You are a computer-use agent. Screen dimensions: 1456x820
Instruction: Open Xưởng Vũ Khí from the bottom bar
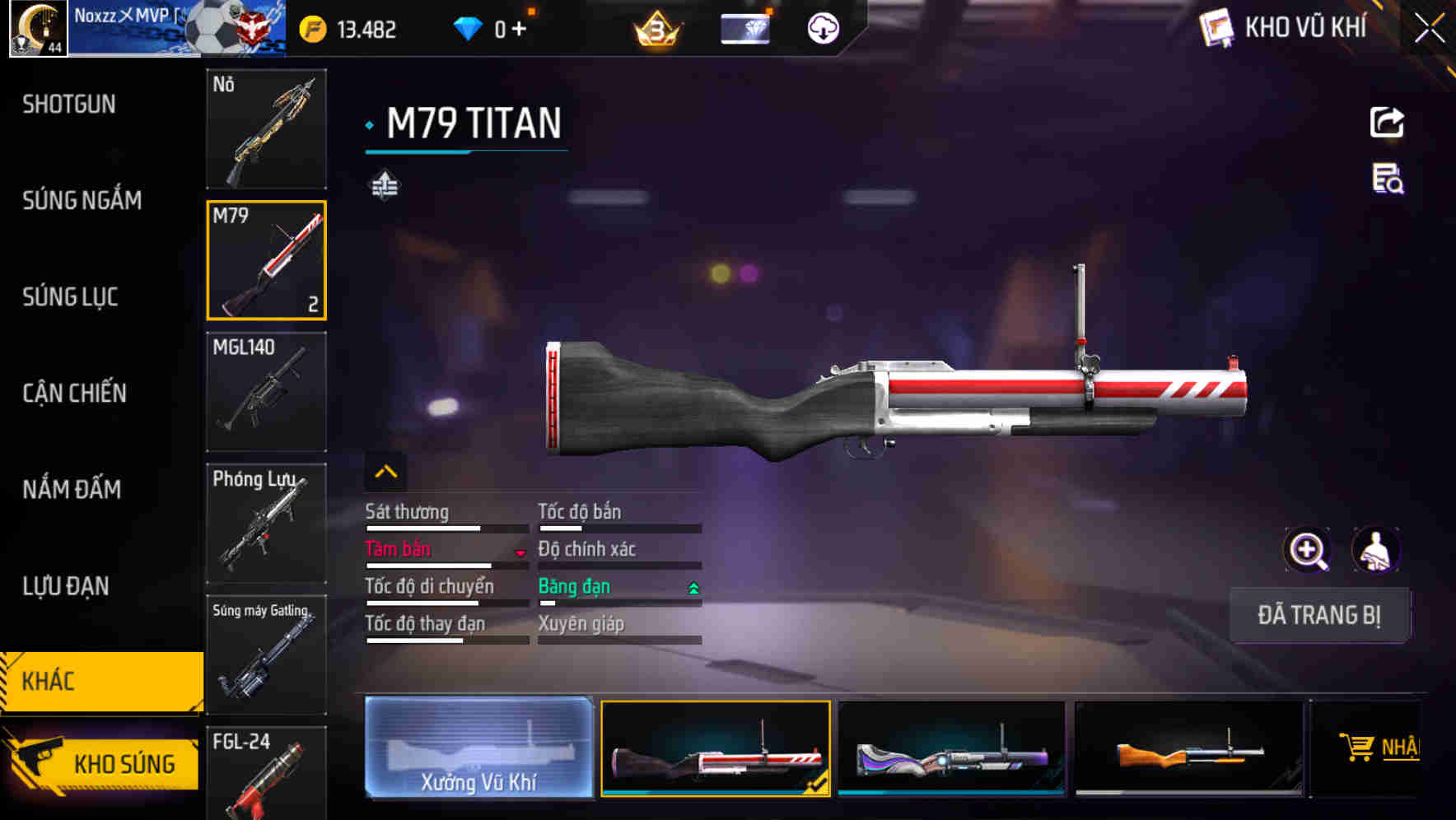pos(478,749)
